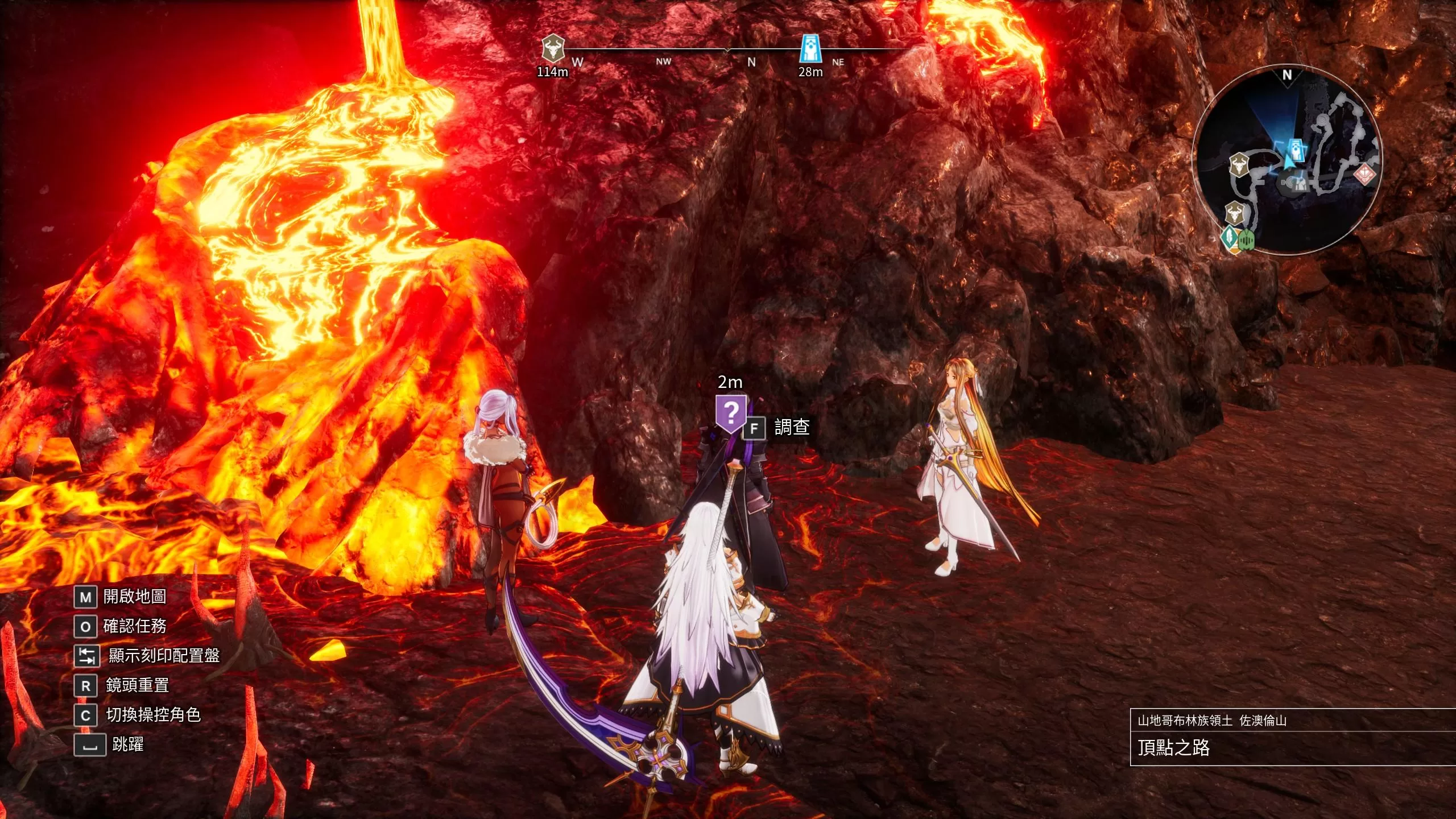Select the blue gate marker on compass

pos(810,48)
